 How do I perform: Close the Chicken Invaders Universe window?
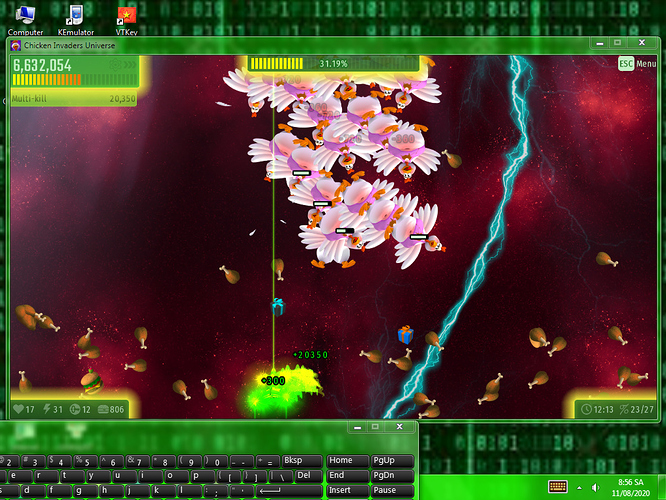coord(642,43)
